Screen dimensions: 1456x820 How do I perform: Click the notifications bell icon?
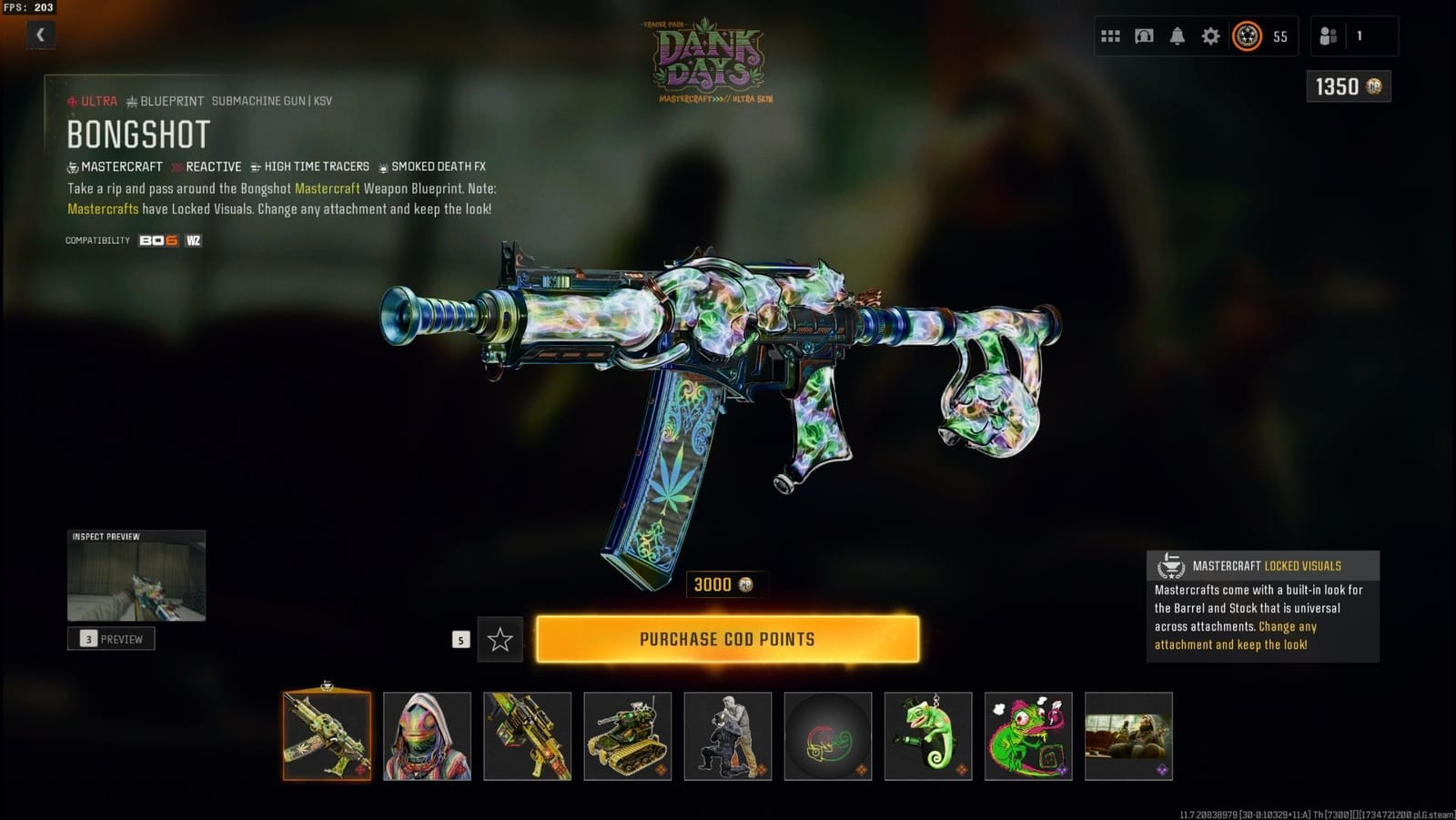(1178, 35)
